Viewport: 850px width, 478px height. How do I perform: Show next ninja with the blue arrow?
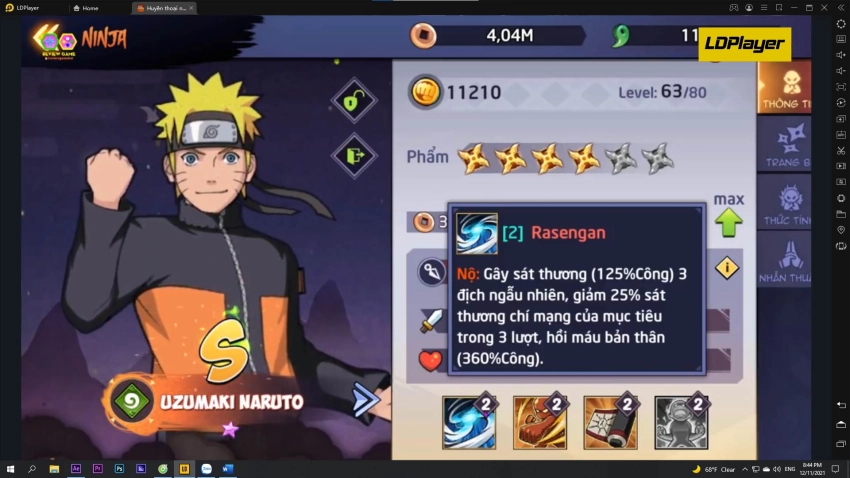click(366, 400)
